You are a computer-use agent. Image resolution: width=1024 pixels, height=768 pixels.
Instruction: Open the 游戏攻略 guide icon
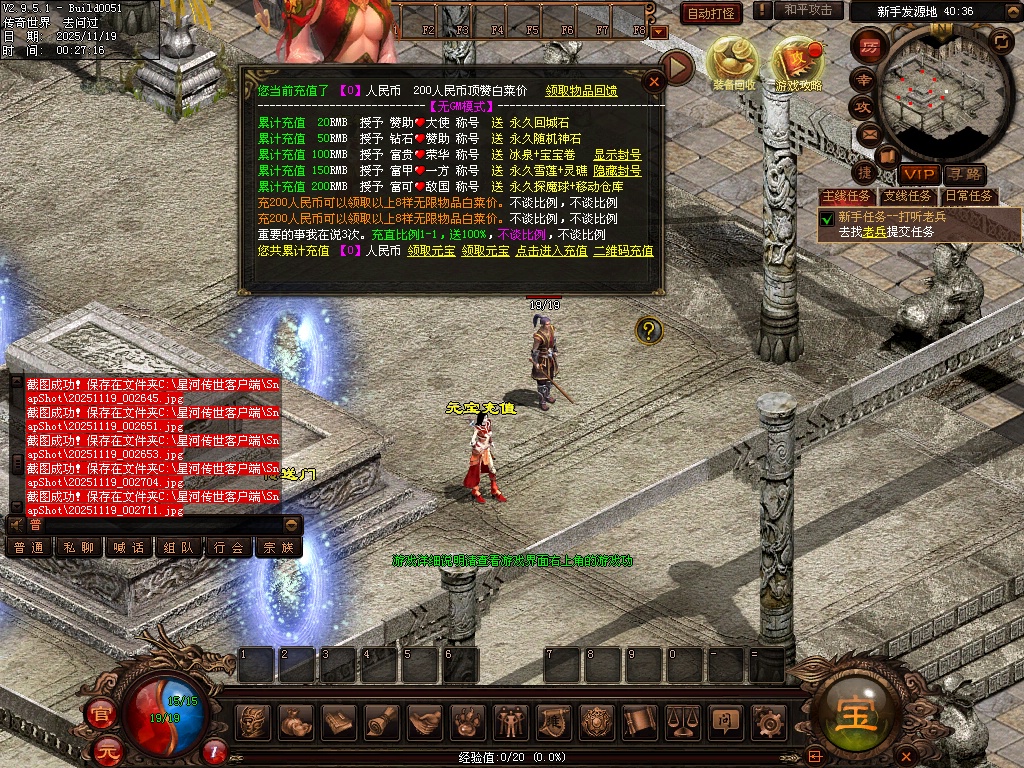click(x=799, y=62)
